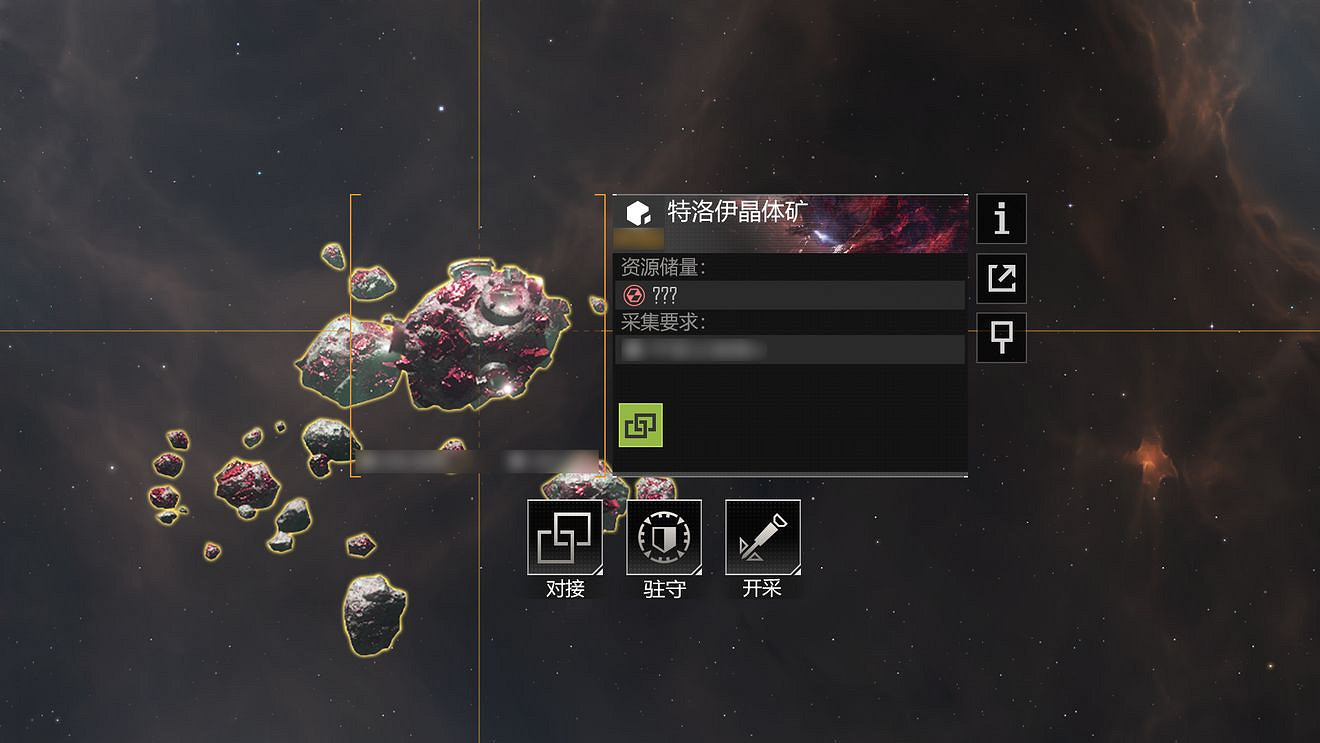The height and width of the screenshot is (743, 1320).
Task: Click the 特洛伊晶体矿 title header
Action: [x=736, y=212]
